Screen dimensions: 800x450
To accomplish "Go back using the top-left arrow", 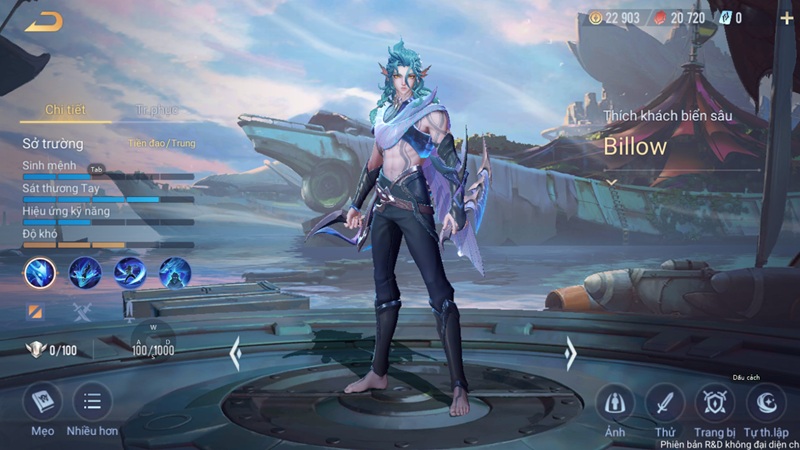I will [x=43, y=21].
